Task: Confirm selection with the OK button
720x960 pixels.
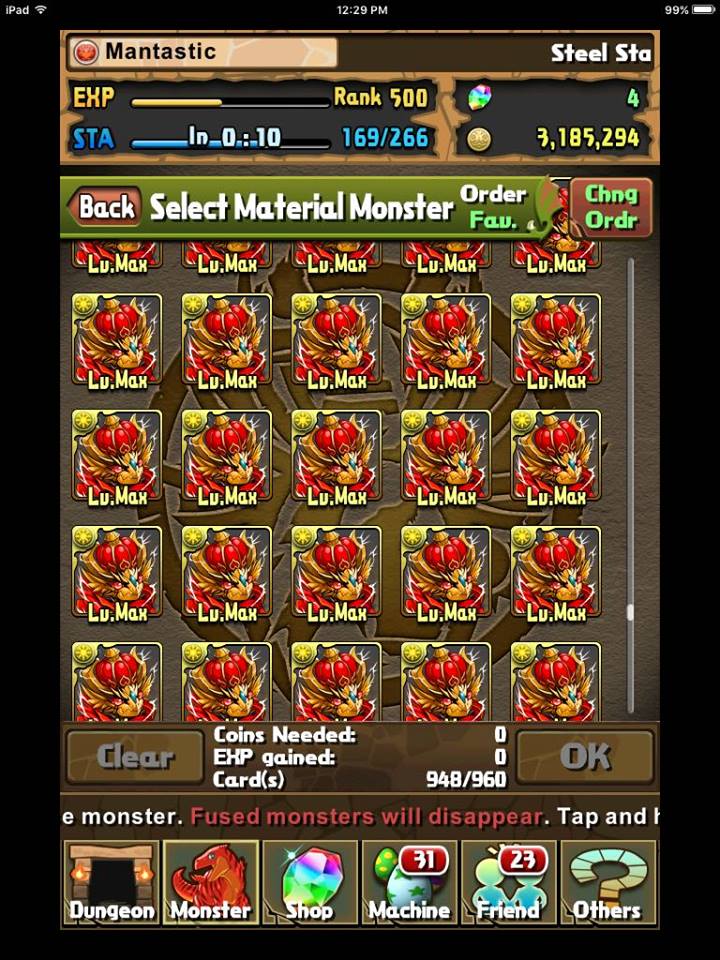Action: pyautogui.click(x=585, y=757)
